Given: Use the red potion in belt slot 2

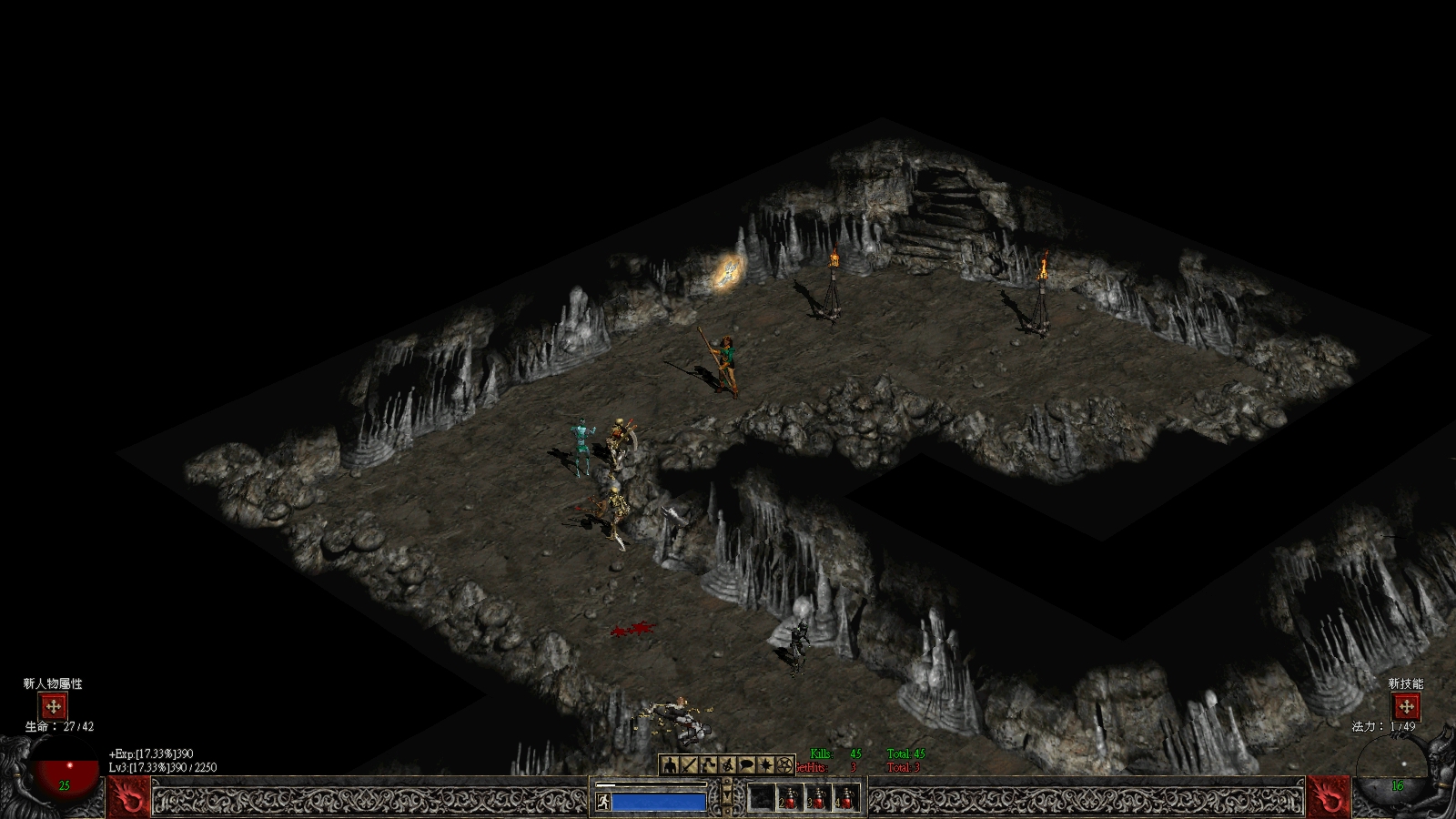Looking at the screenshot, I should point(790,799).
